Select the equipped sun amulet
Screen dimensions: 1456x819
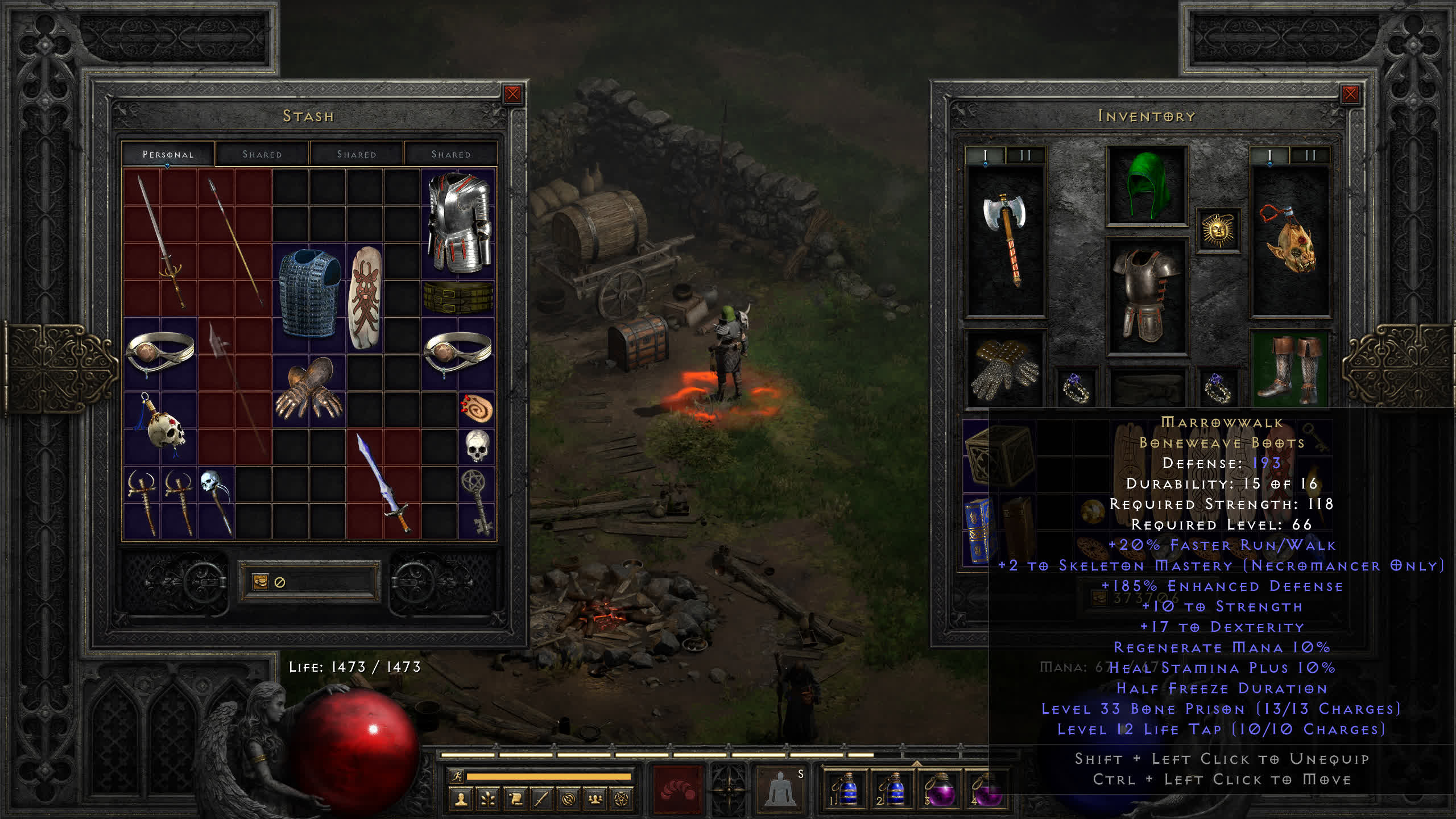click(x=1218, y=230)
